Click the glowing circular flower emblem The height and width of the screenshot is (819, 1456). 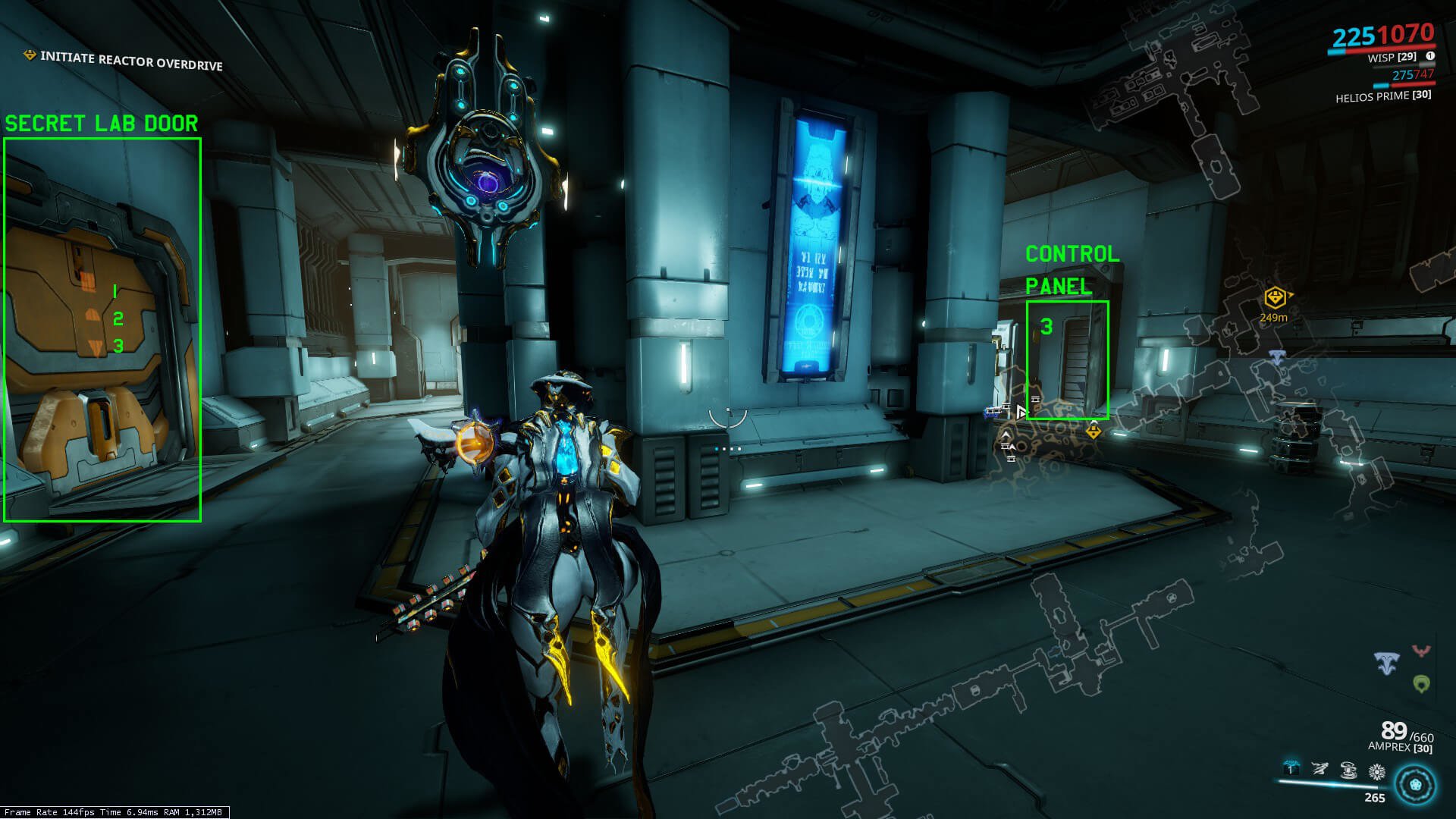1415,784
